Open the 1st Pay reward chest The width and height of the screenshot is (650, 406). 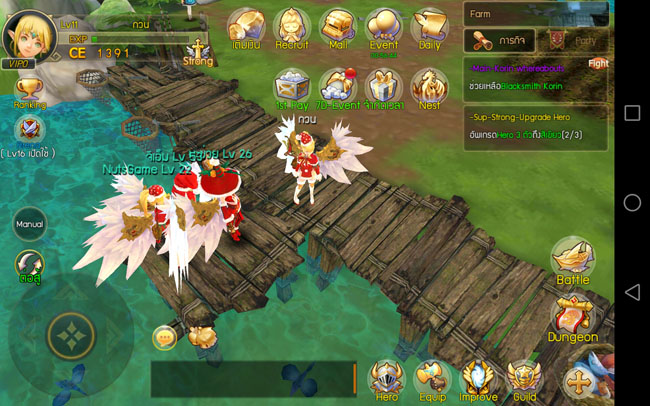tap(292, 88)
